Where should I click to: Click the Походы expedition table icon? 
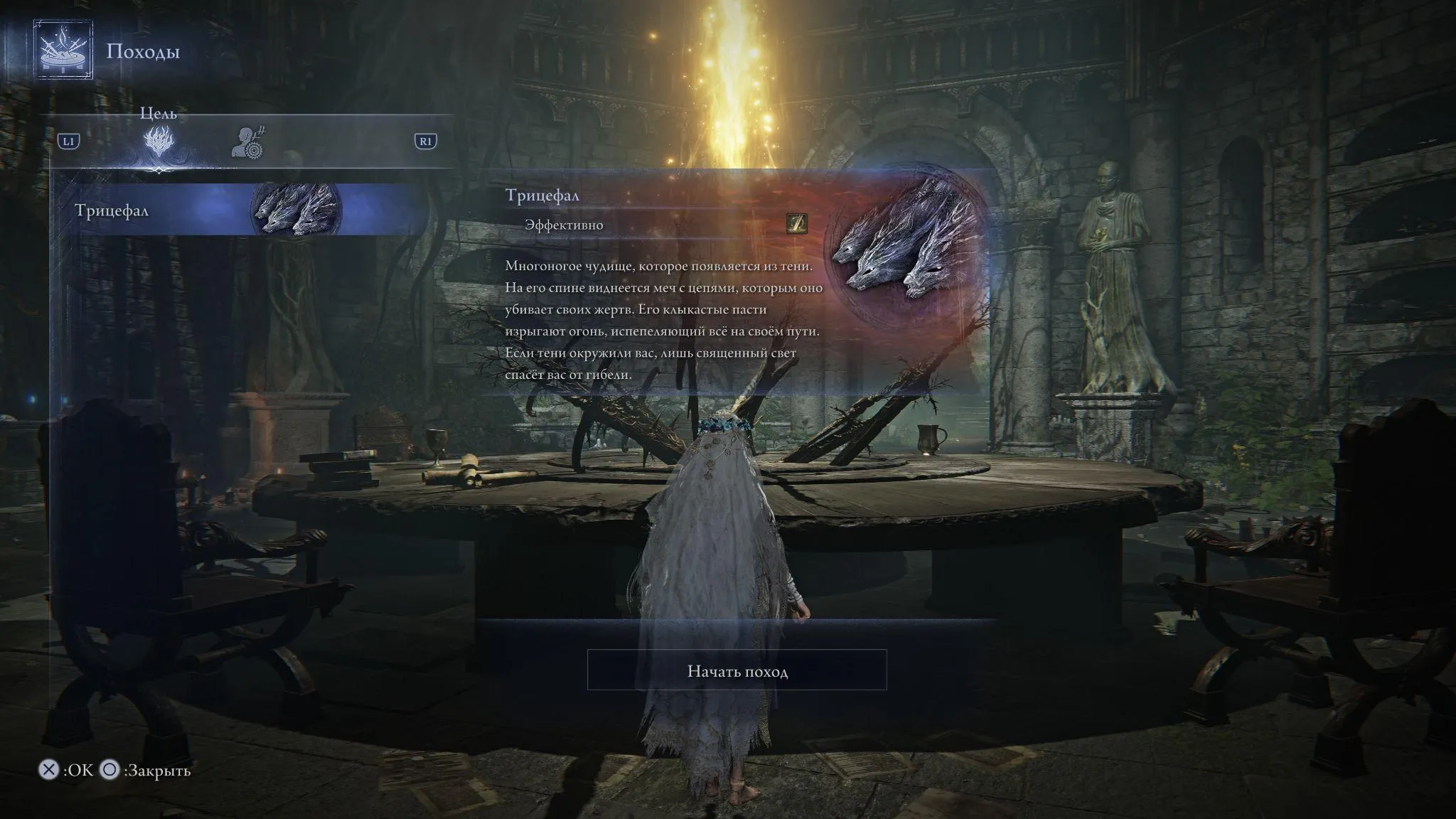(x=63, y=51)
